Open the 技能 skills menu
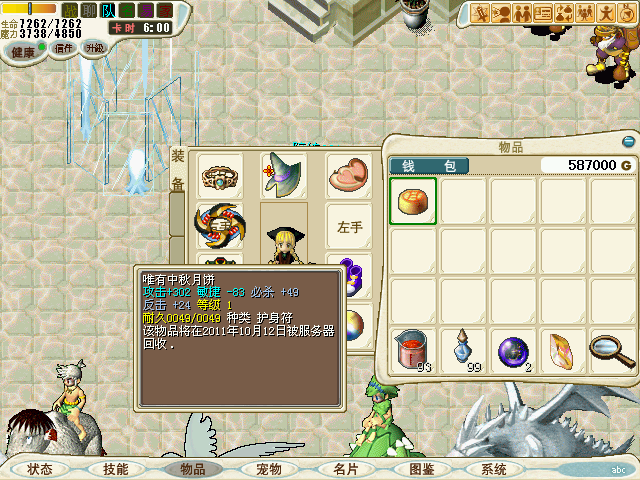Viewport: 640px width, 480px height. [115, 468]
